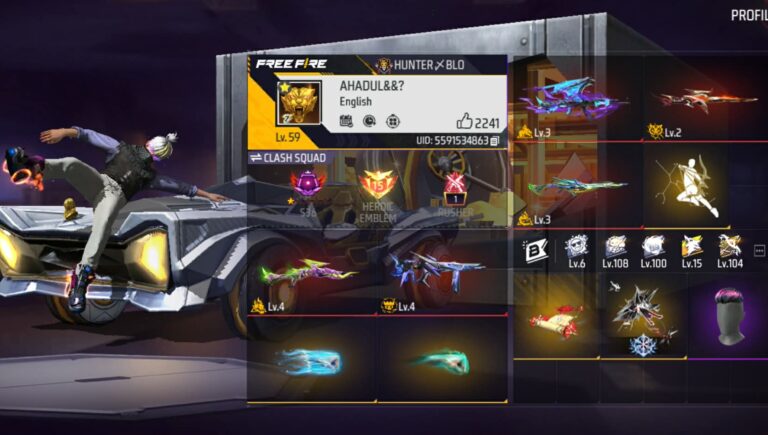
Task: Select the blue-white Lv.4 gun skin
Action: pyautogui.click(x=440, y=270)
